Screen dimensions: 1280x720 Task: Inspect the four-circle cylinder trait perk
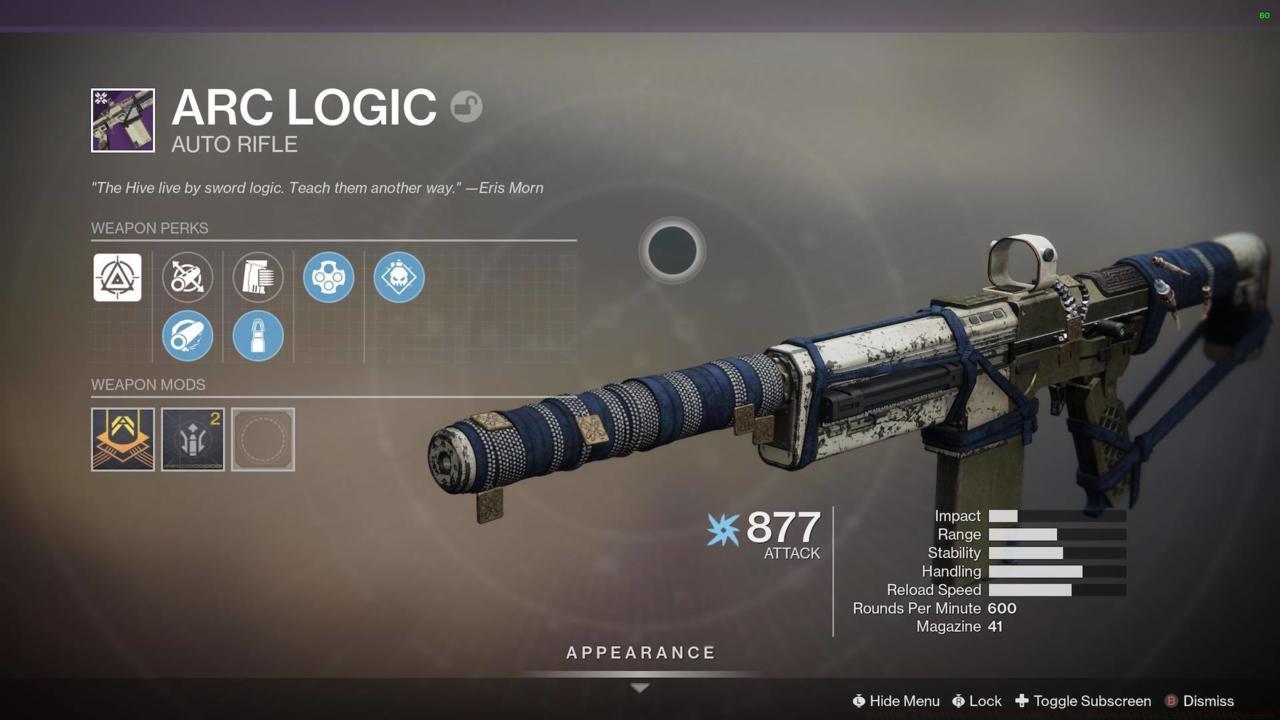(329, 277)
